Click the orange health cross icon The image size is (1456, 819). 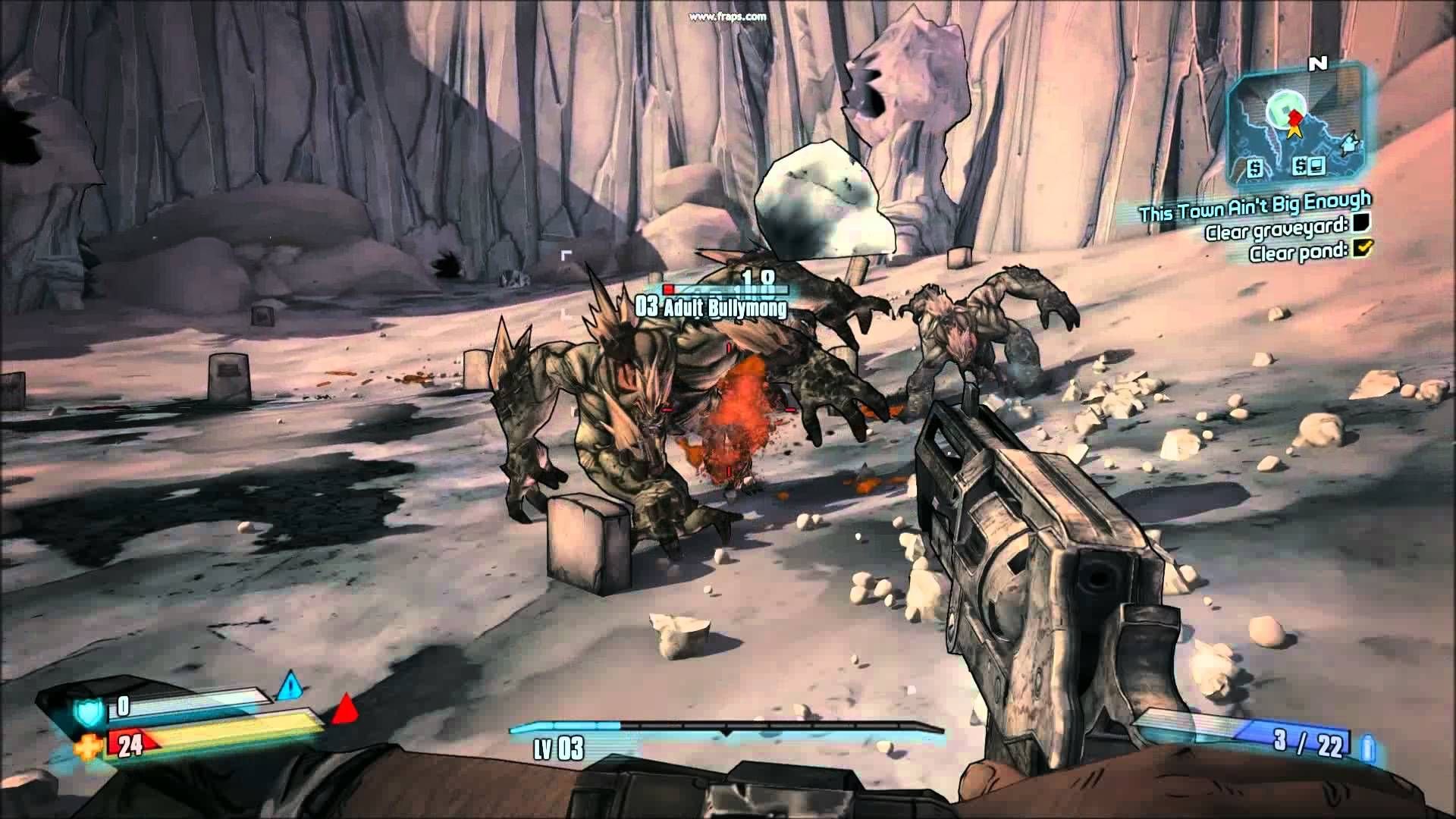pos(86,748)
